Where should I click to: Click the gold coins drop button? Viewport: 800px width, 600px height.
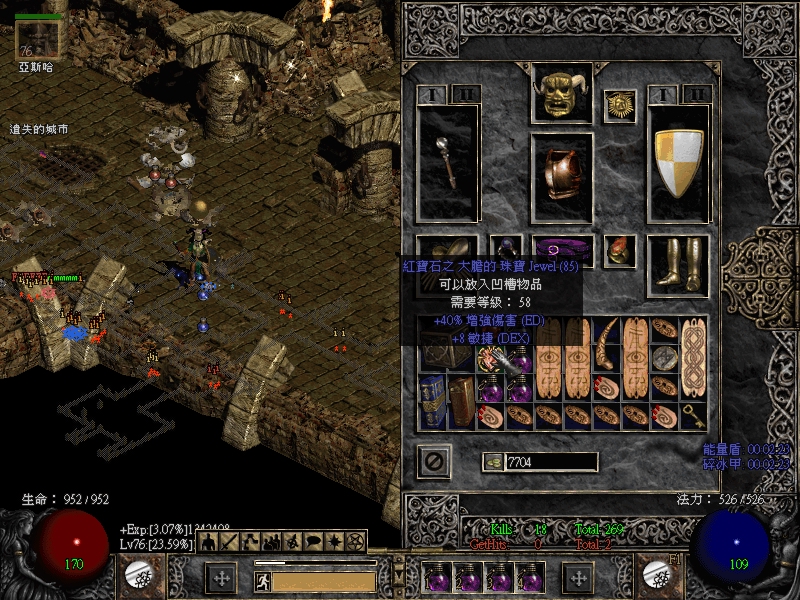tap(492, 461)
